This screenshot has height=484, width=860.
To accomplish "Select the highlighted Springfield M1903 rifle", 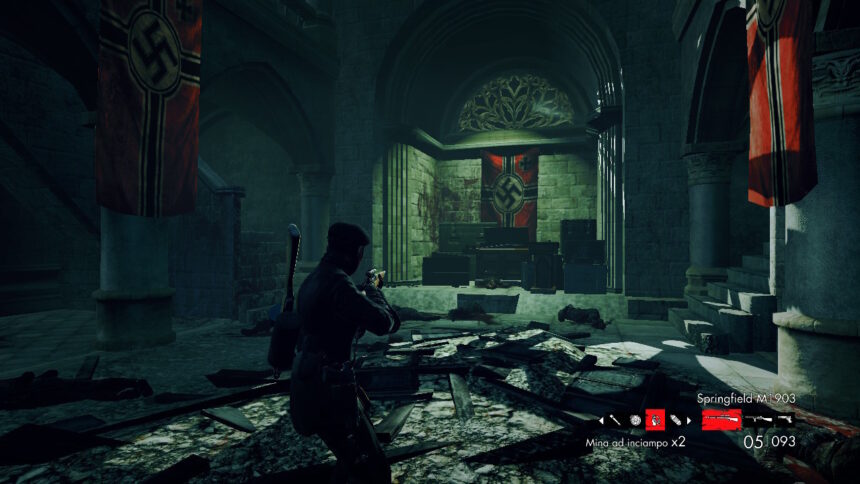I will 721,420.
